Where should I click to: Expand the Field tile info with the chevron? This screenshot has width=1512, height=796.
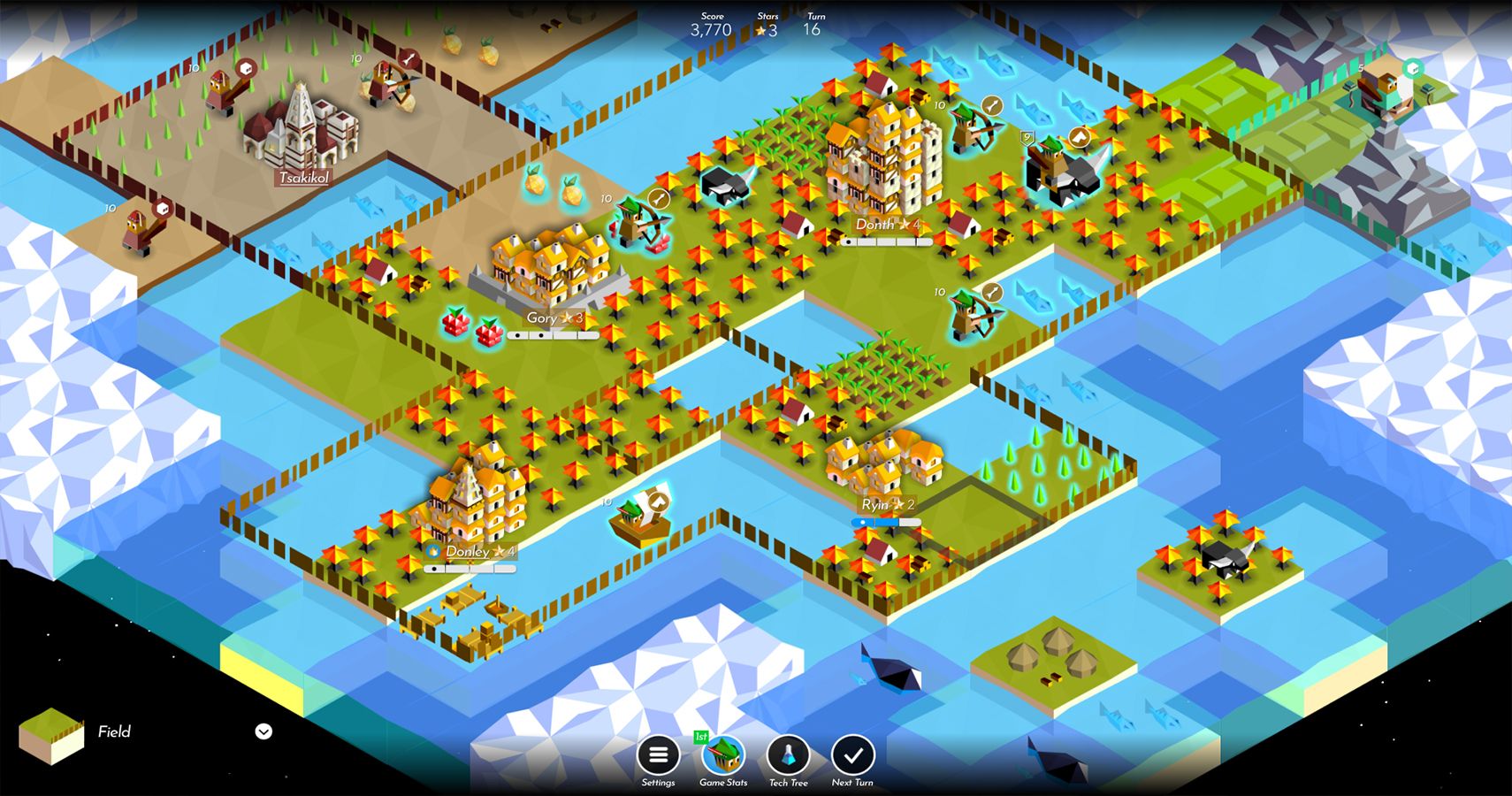(262, 731)
